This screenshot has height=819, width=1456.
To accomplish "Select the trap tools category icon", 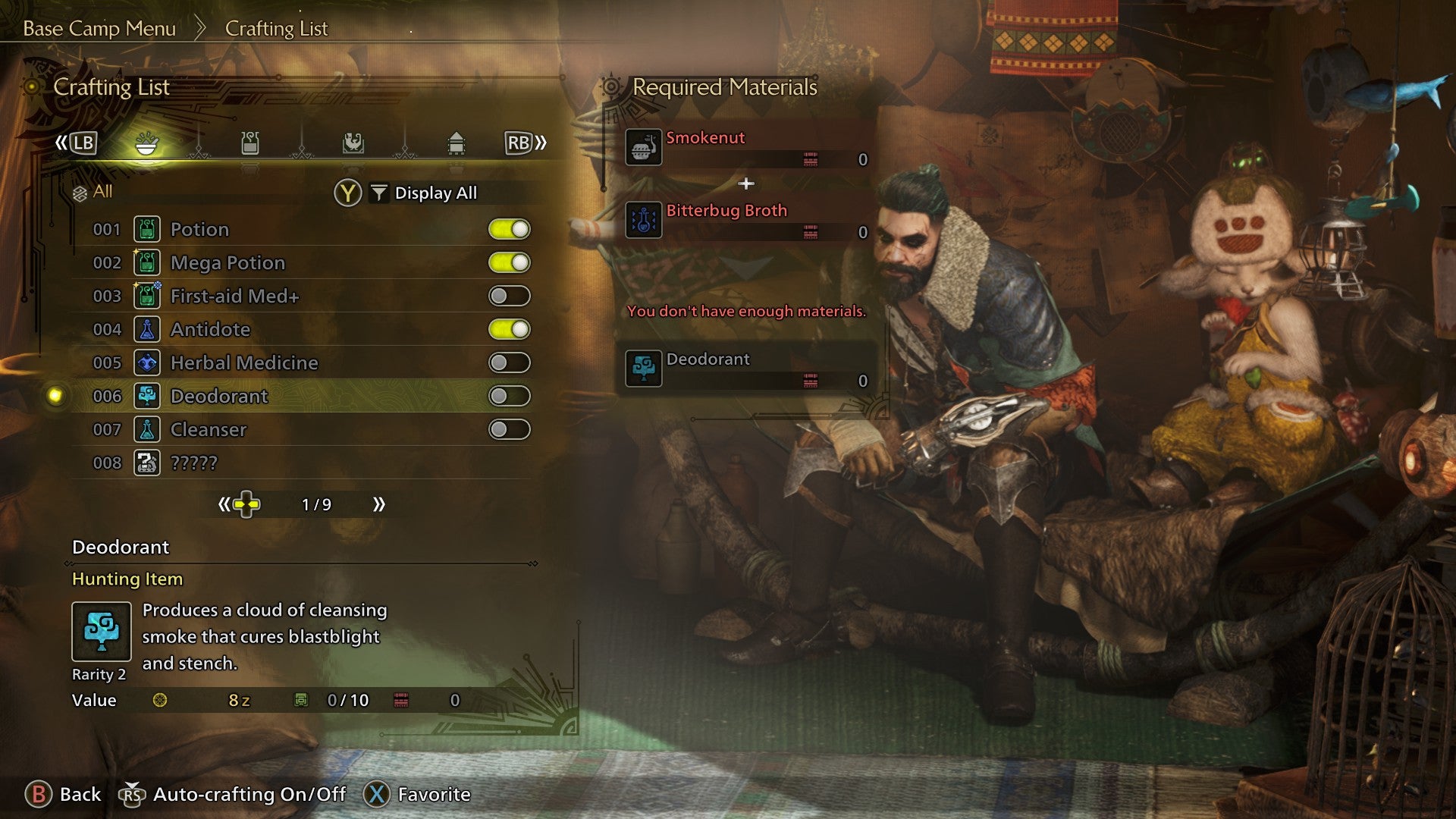I will click(250, 143).
